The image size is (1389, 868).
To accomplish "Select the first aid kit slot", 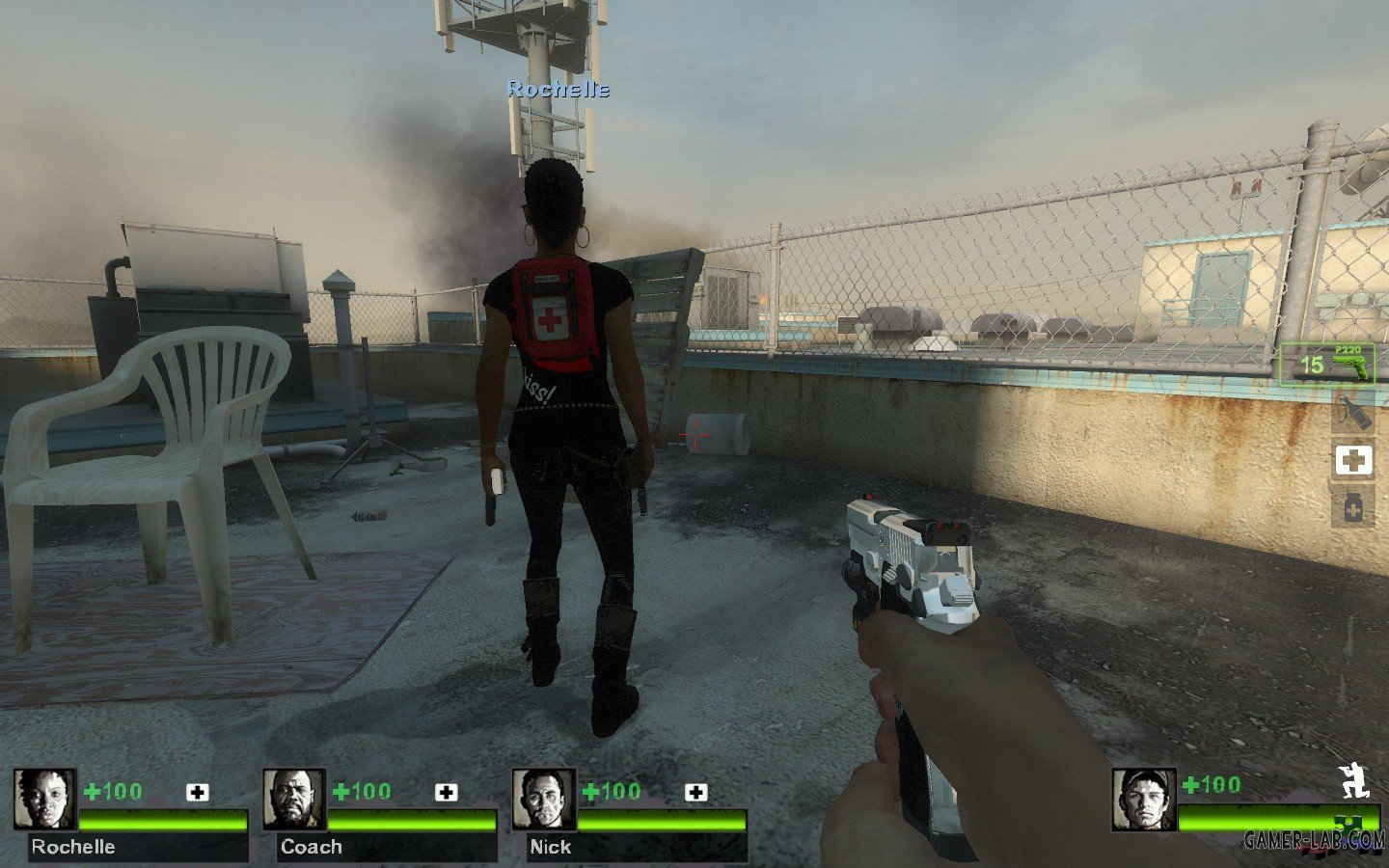I will click(x=1352, y=460).
